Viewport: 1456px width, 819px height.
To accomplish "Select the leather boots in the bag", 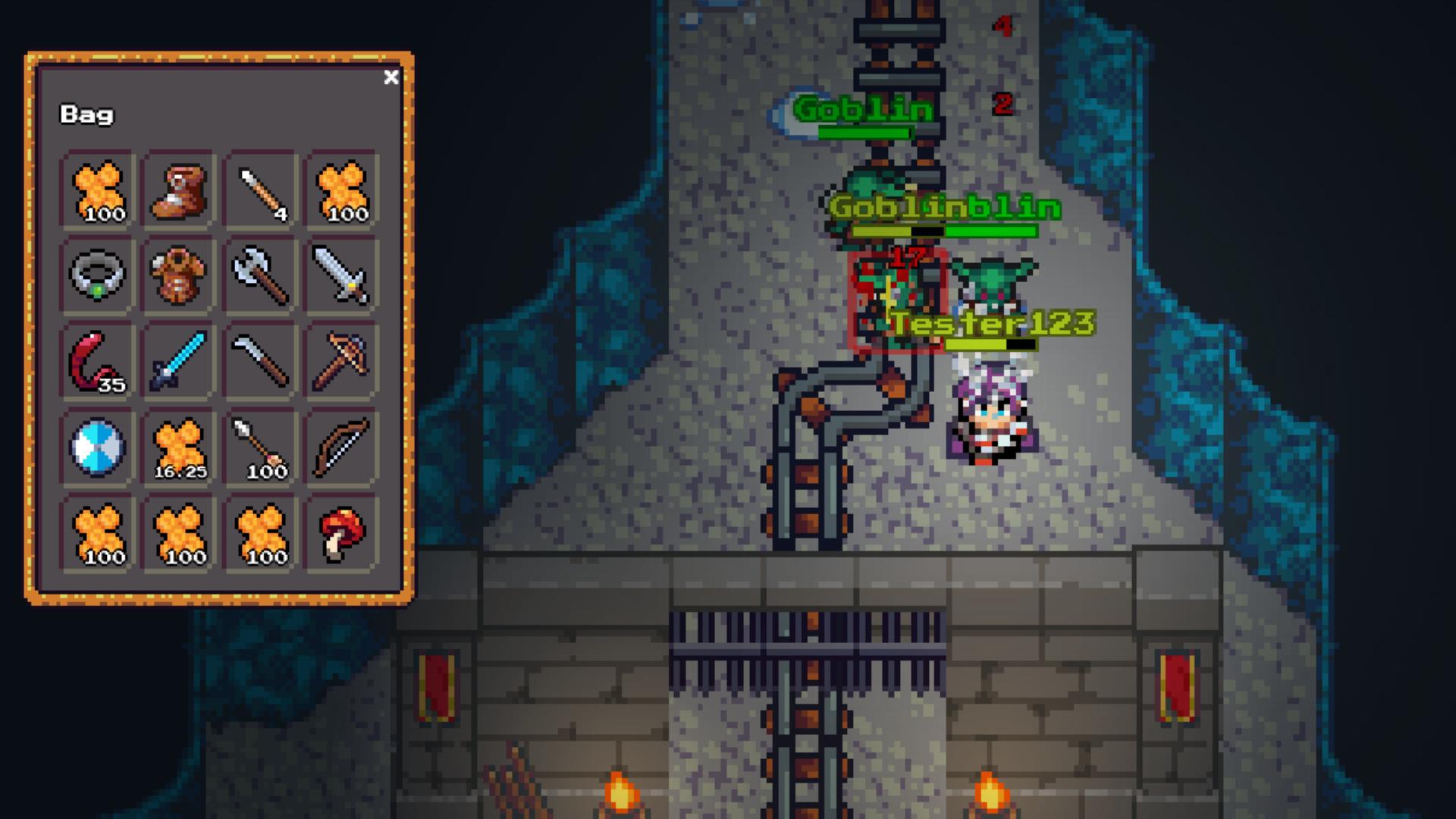I will [179, 190].
